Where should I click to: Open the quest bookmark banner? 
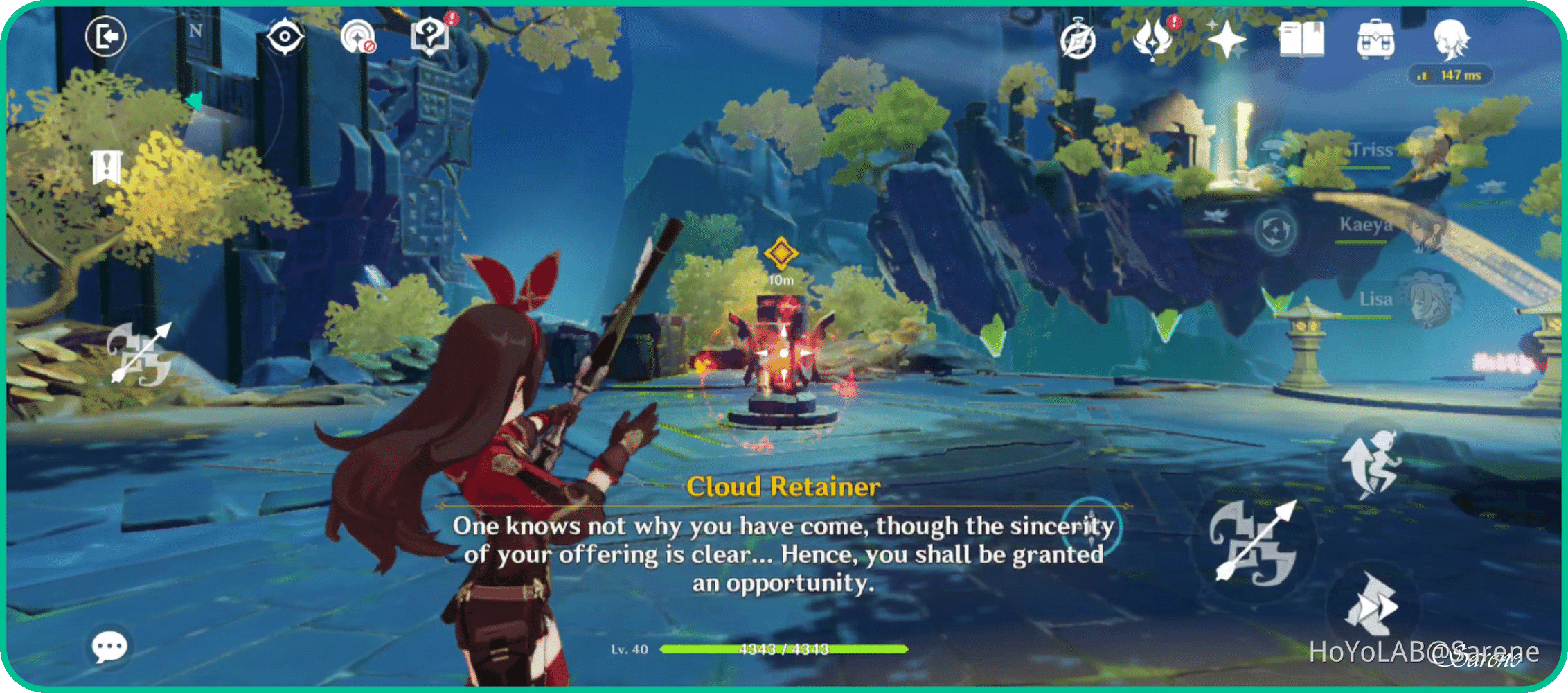106,166
